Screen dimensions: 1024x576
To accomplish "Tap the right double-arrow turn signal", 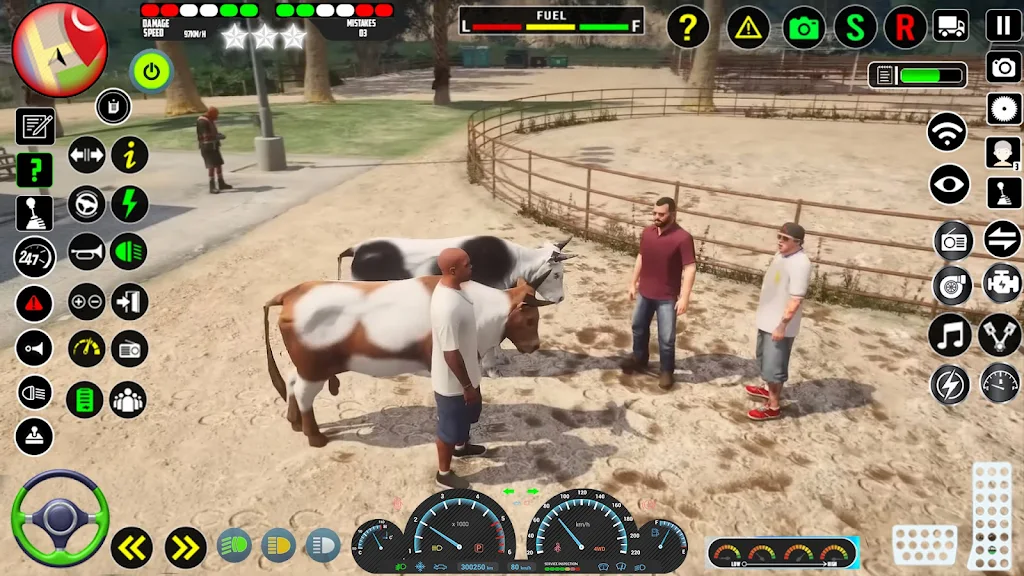I will pyautogui.click(x=185, y=546).
